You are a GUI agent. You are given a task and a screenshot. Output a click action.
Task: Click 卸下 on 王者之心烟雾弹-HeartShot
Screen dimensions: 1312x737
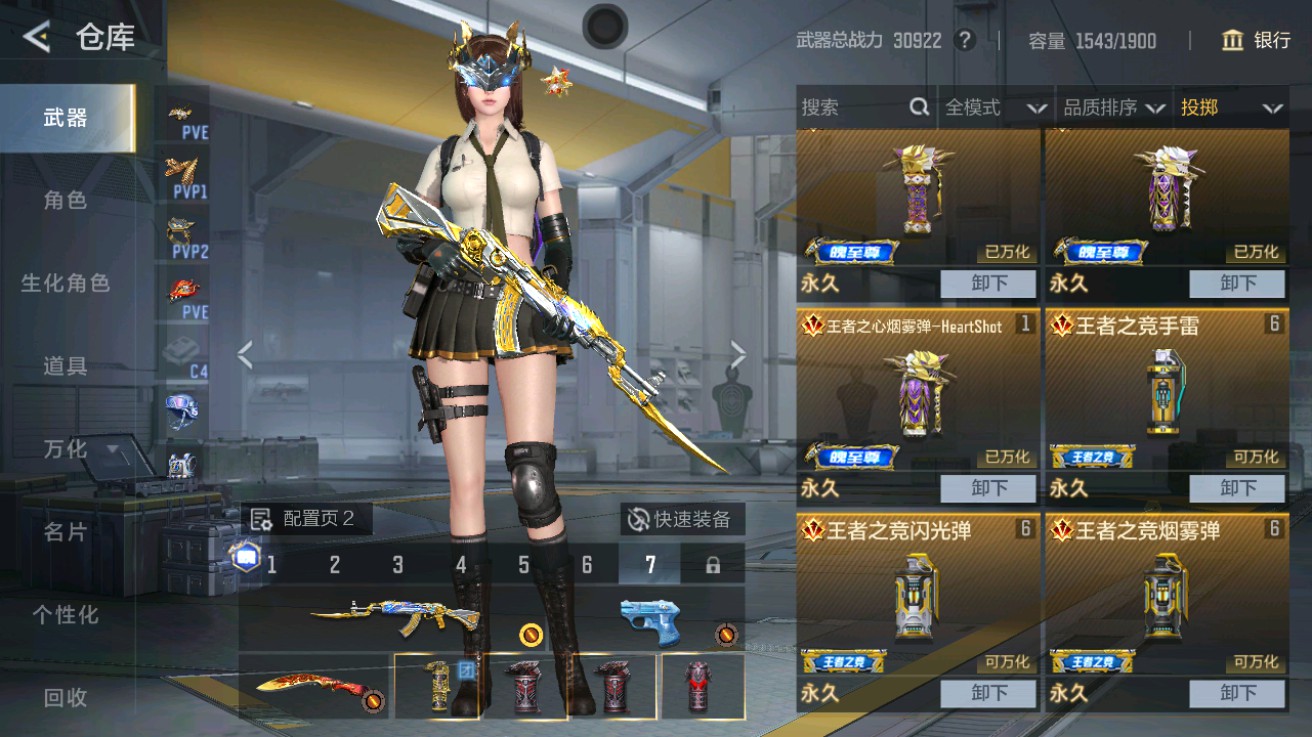989,489
